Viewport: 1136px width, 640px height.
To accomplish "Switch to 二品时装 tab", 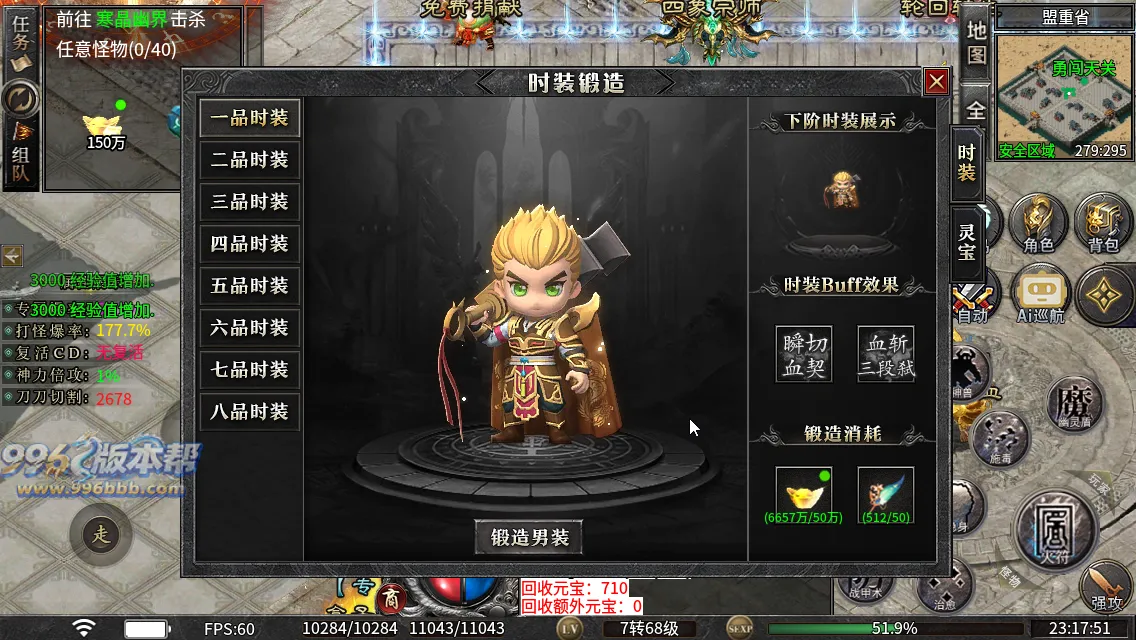I will coord(250,160).
